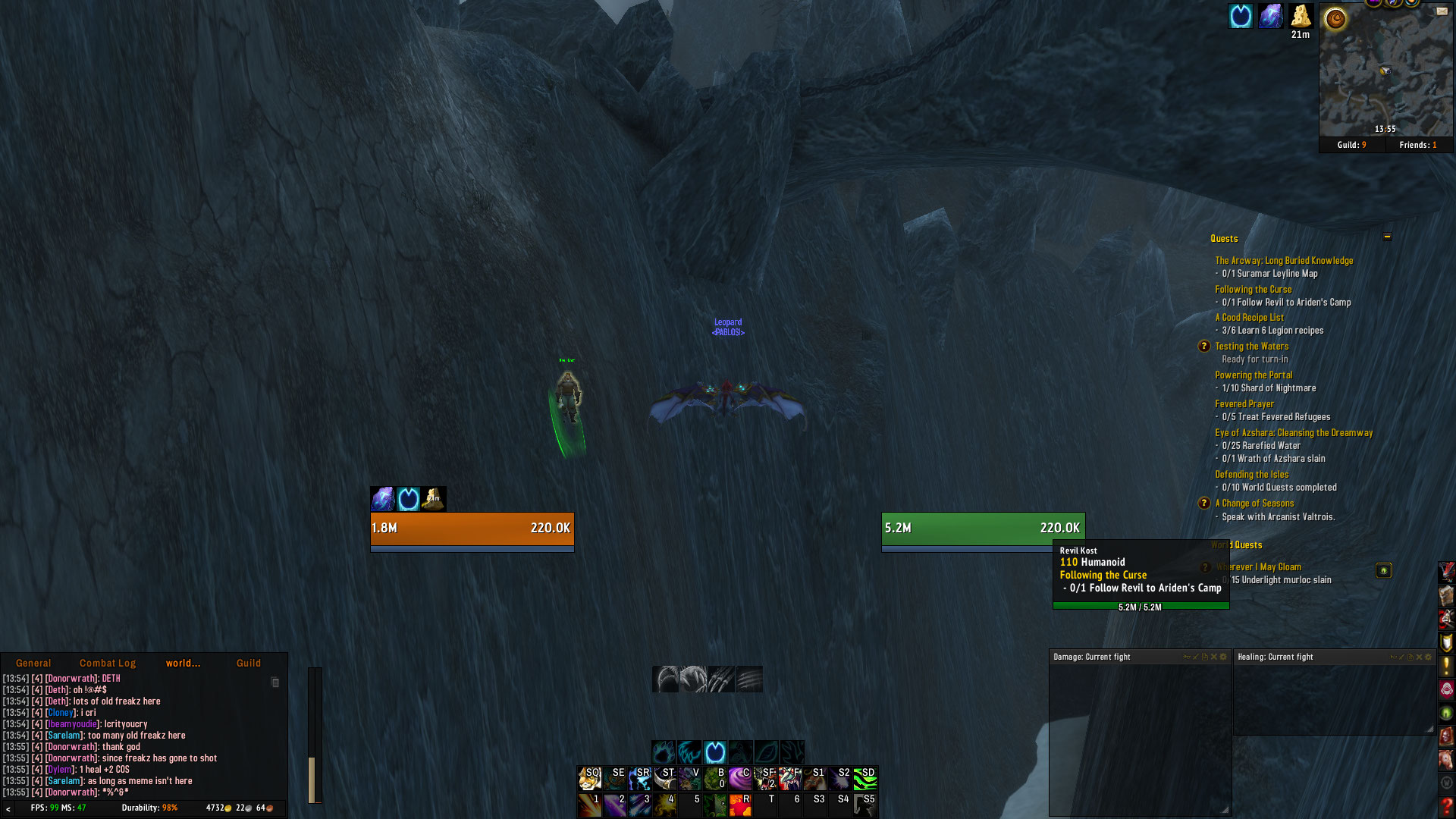This screenshot has height=819, width=1456.
Task: Close the Healing meter window
Action: (x=1420, y=657)
